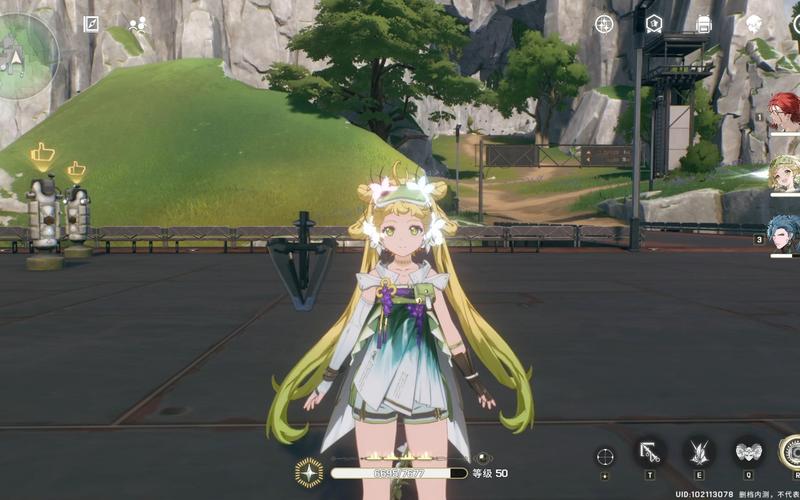Switch to the blue-haired party member
The width and height of the screenshot is (800, 500).
click(x=783, y=235)
